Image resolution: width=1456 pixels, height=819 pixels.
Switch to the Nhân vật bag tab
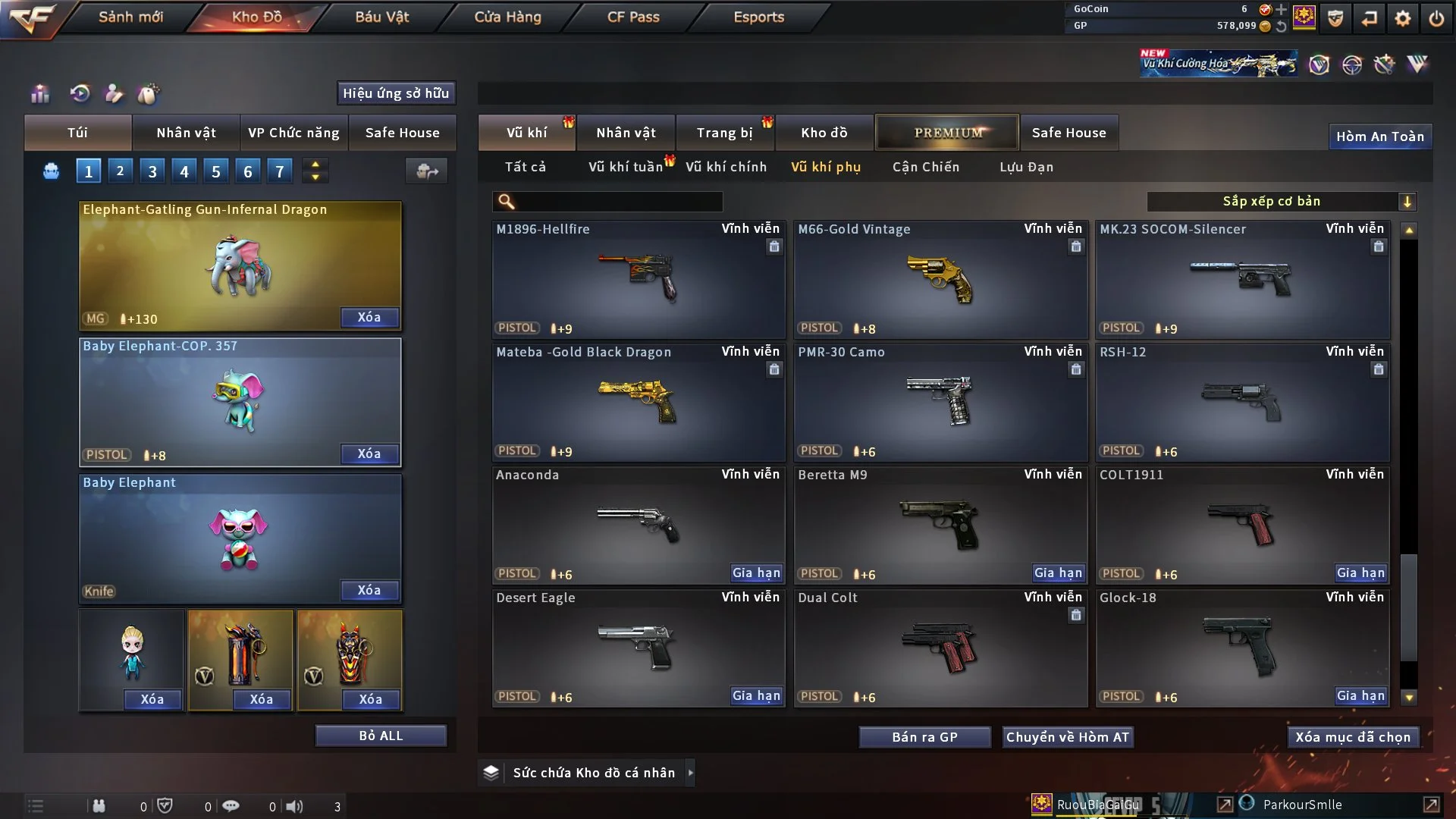click(186, 133)
